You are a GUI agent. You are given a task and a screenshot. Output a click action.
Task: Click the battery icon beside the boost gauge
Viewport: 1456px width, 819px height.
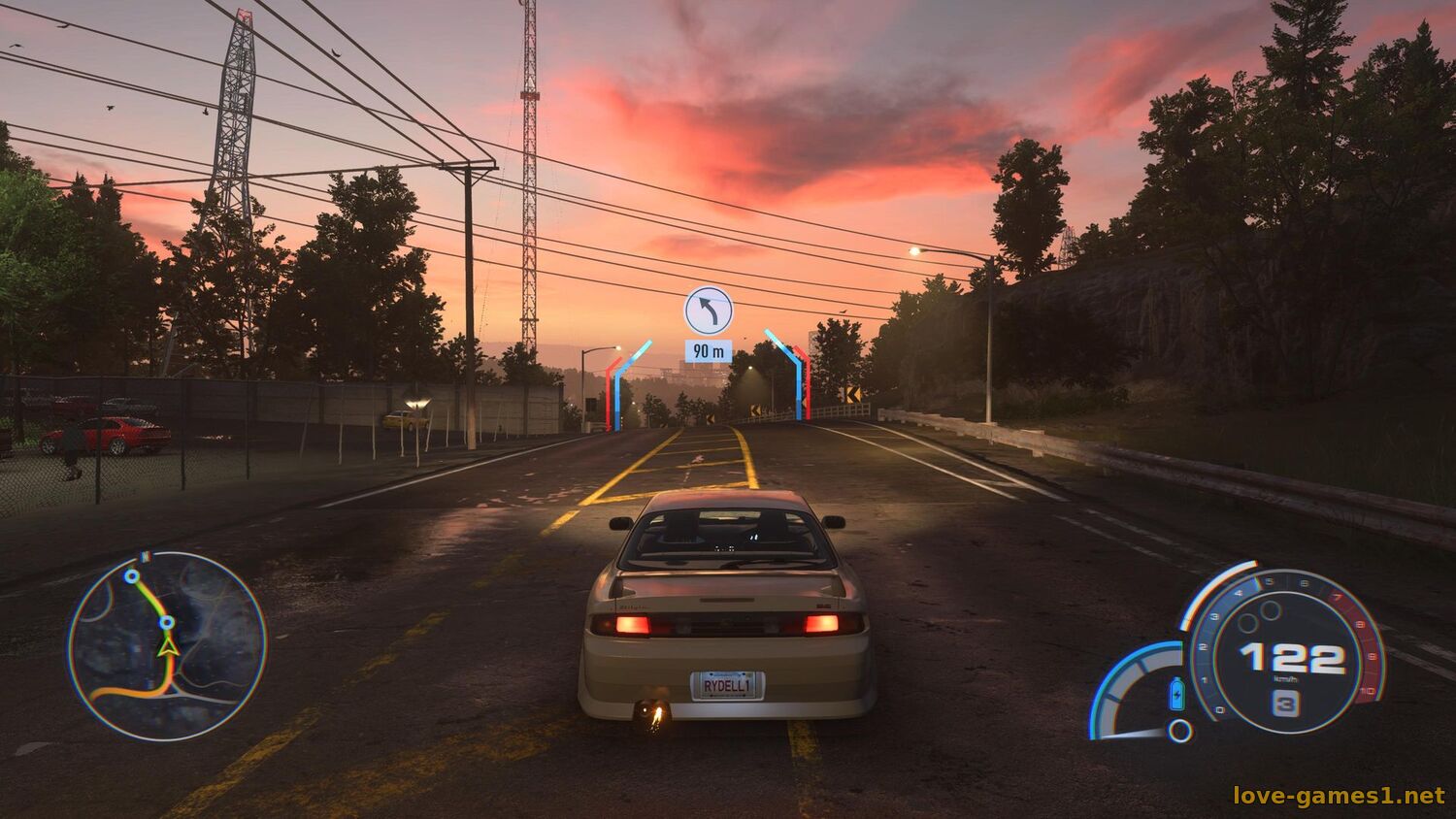click(x=1177, y=693)
